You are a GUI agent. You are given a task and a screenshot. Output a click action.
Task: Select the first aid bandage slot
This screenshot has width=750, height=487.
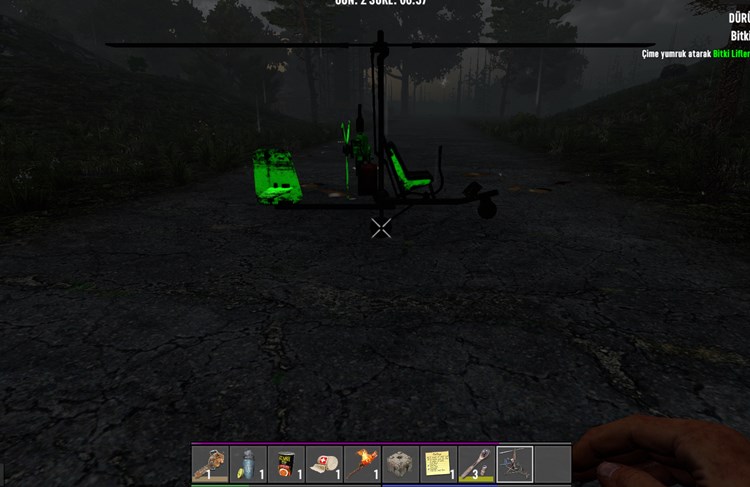tap(324, 464)
